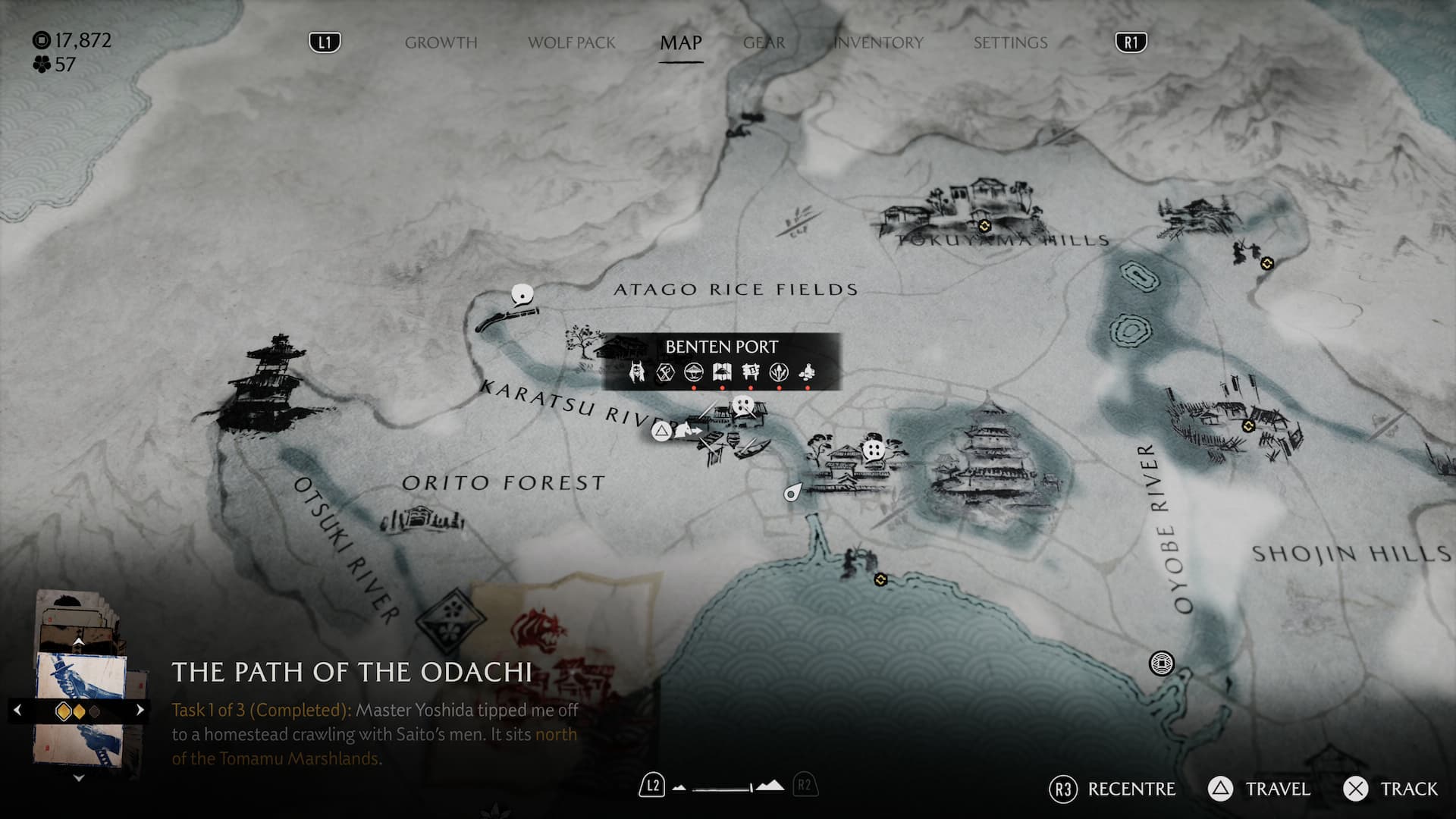The image size is (1456, 819).
Task: Flip to the next quest card with down arrow
Action: (x=78, y=778)
